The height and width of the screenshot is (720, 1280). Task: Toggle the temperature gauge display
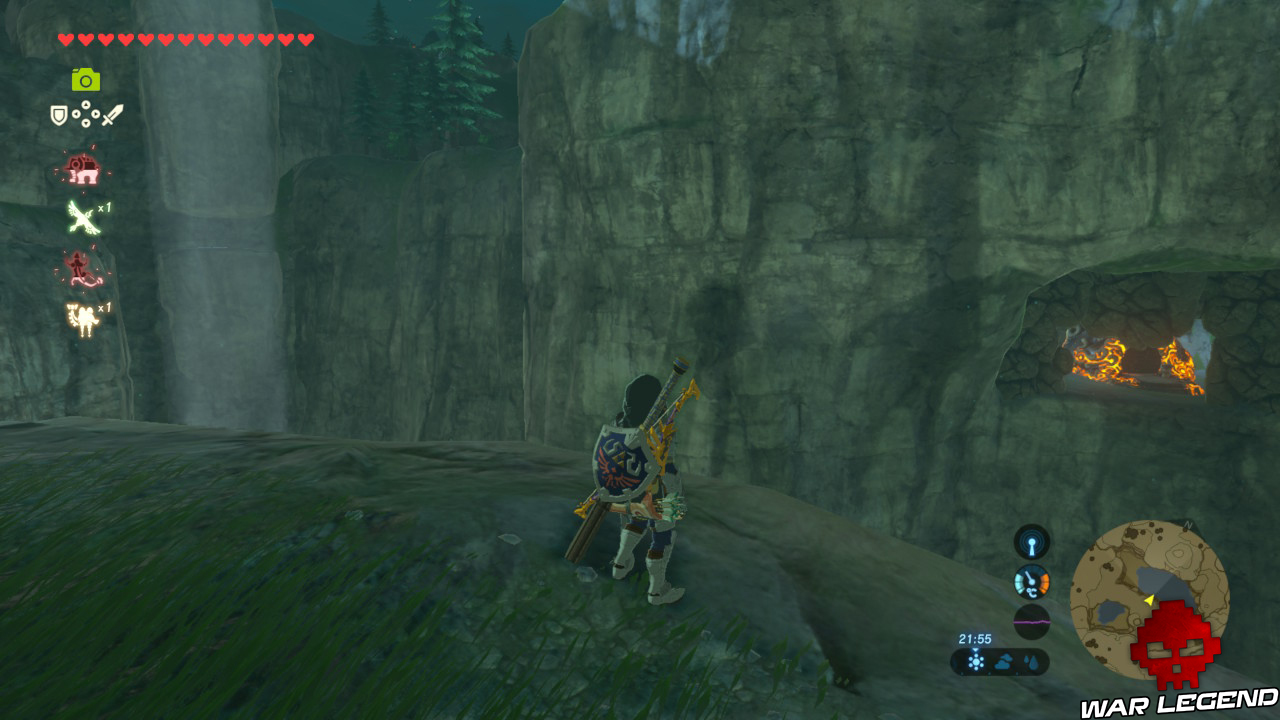click(x=1031, y=580)
